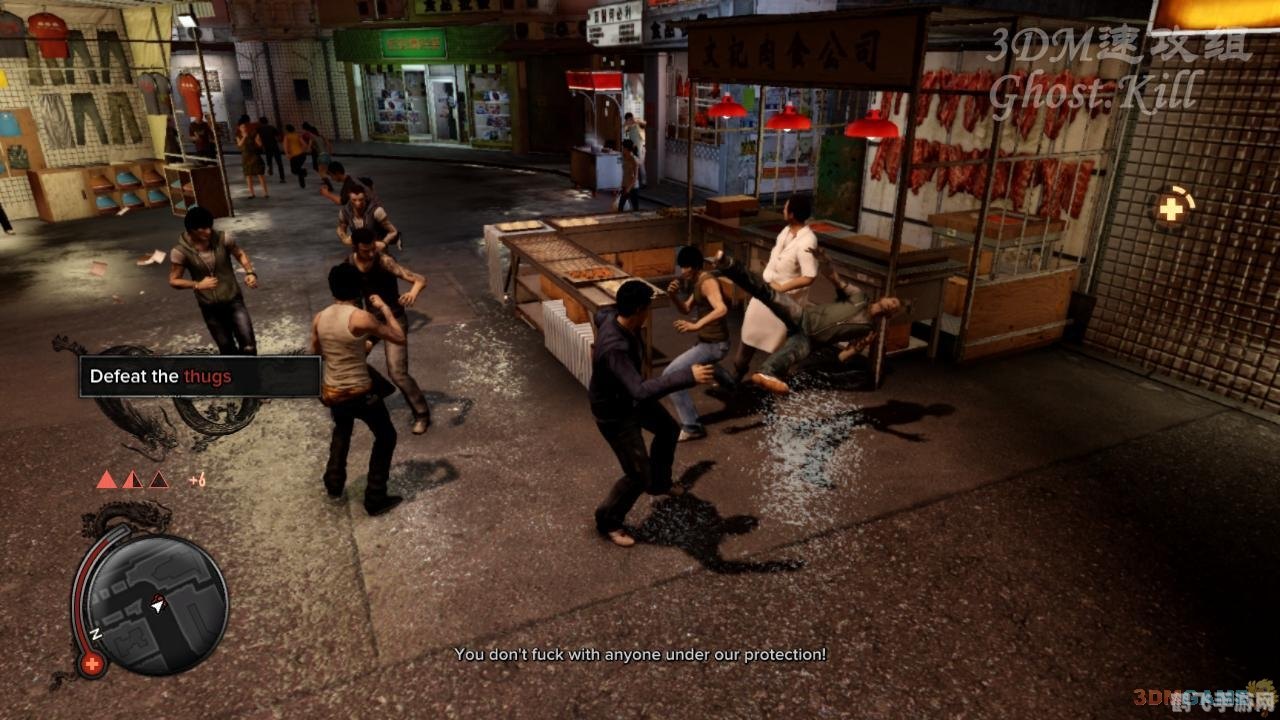Select the Defeat the thugs objective banner
1280x720 pixels.
pos(199,377)
